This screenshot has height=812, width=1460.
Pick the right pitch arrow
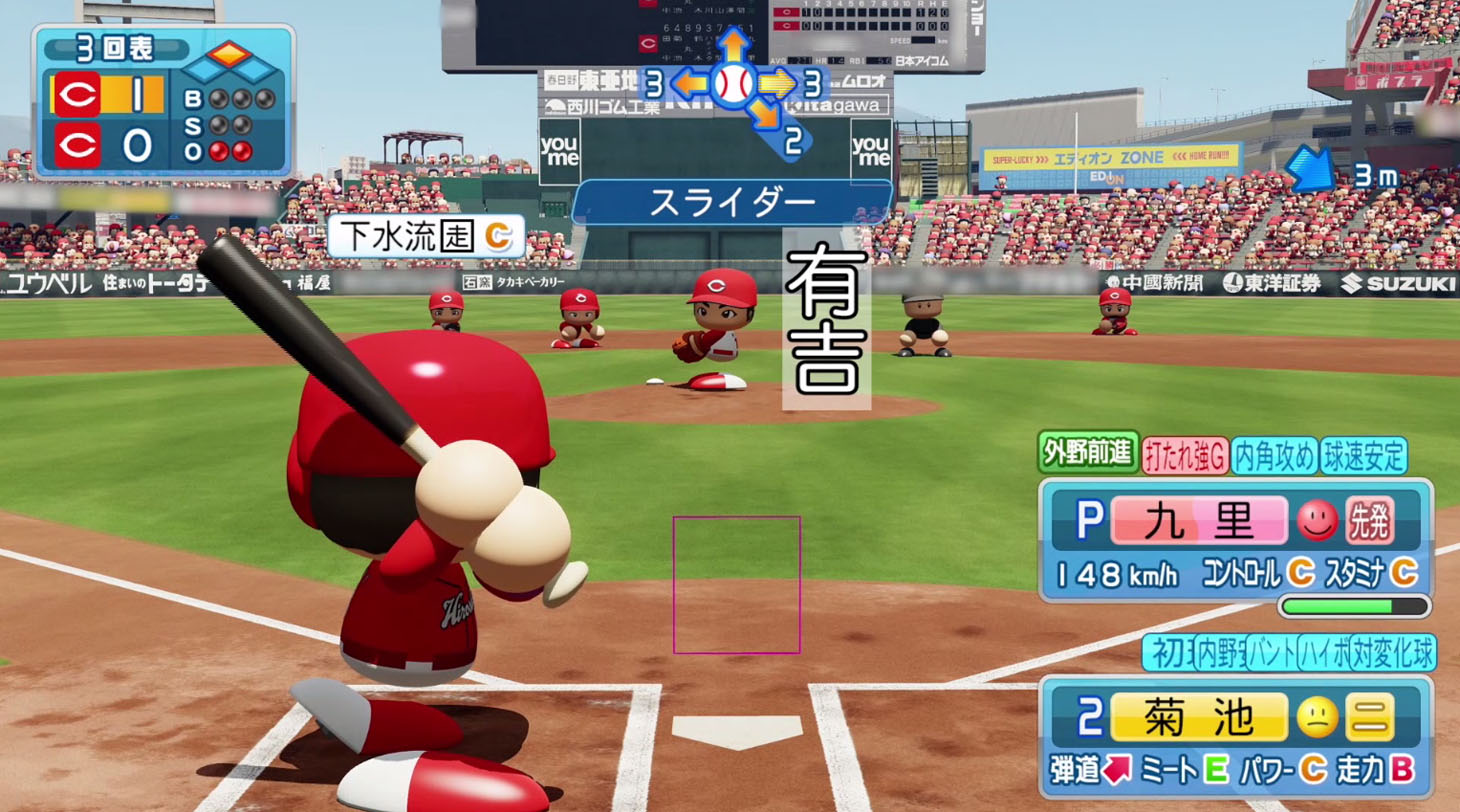pyautogui.click(x=777, y=84)
